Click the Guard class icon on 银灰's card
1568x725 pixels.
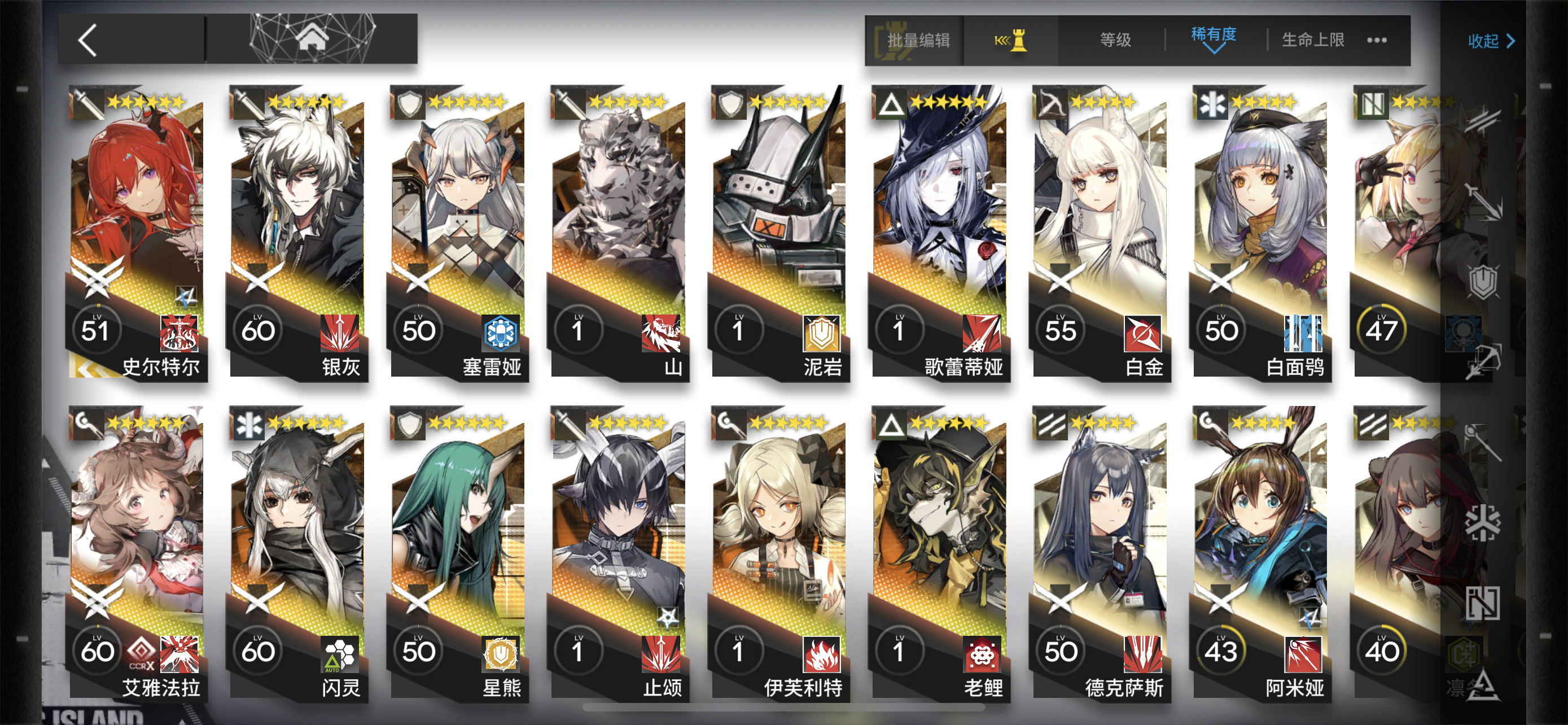(x=246, y=103)
